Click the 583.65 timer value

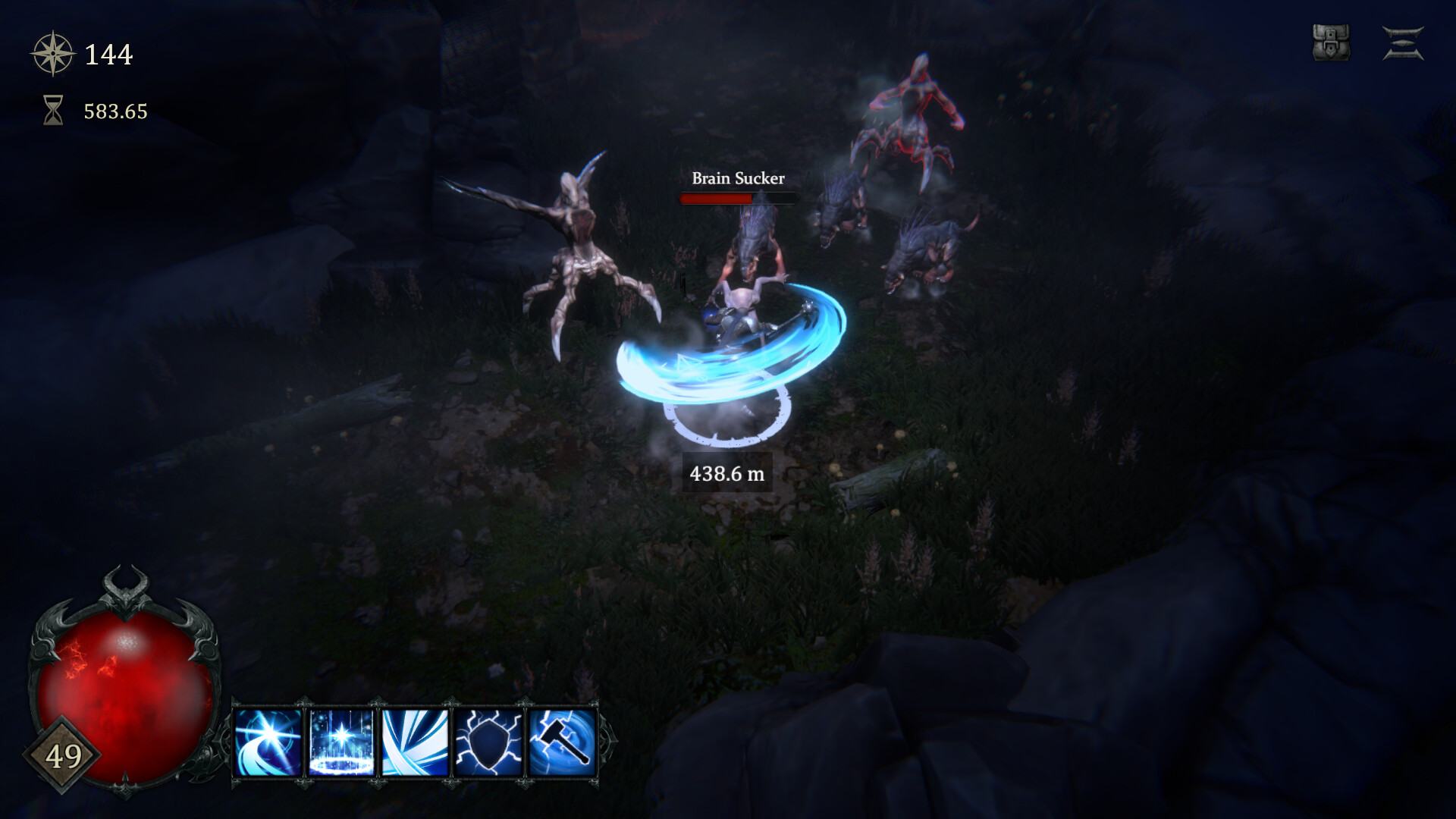(x=115, y=111)
